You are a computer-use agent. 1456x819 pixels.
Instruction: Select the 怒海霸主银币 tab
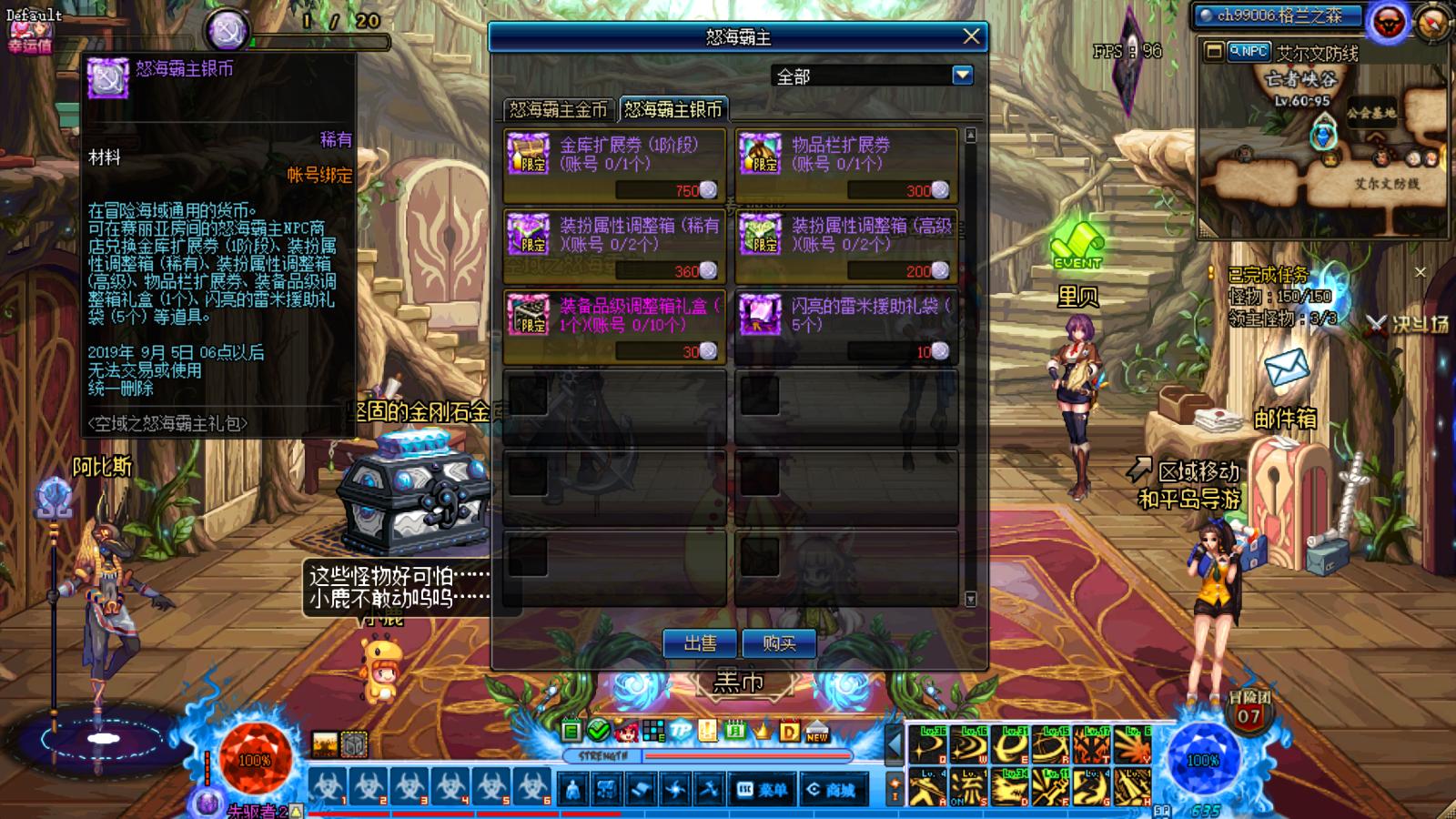[x=673, y=110]
